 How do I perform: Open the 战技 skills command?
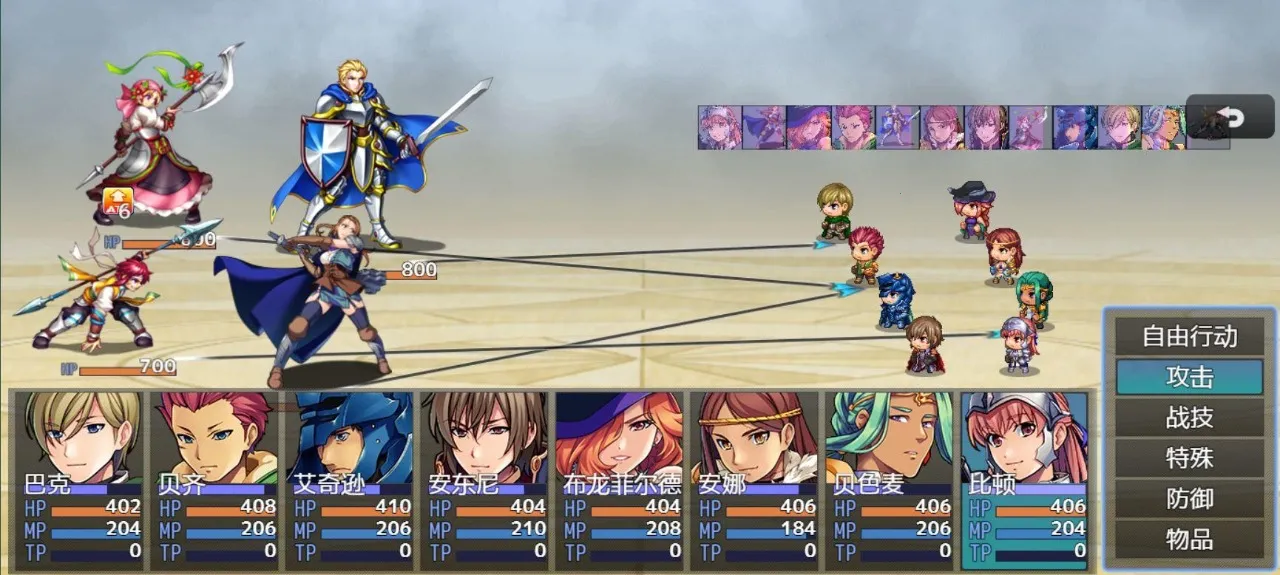1189,418
